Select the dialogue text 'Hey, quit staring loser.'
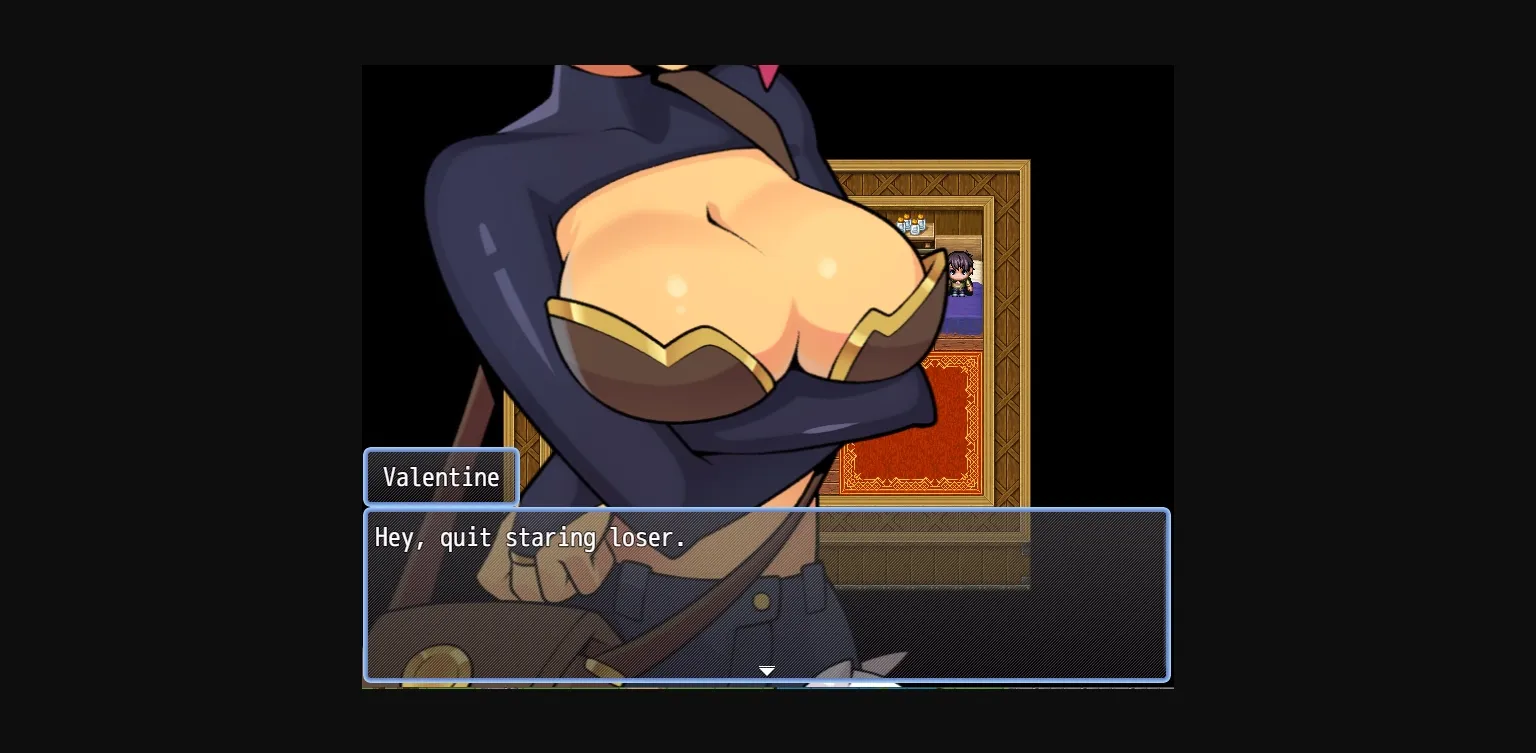1536x753 pixels. click(530, 538)
